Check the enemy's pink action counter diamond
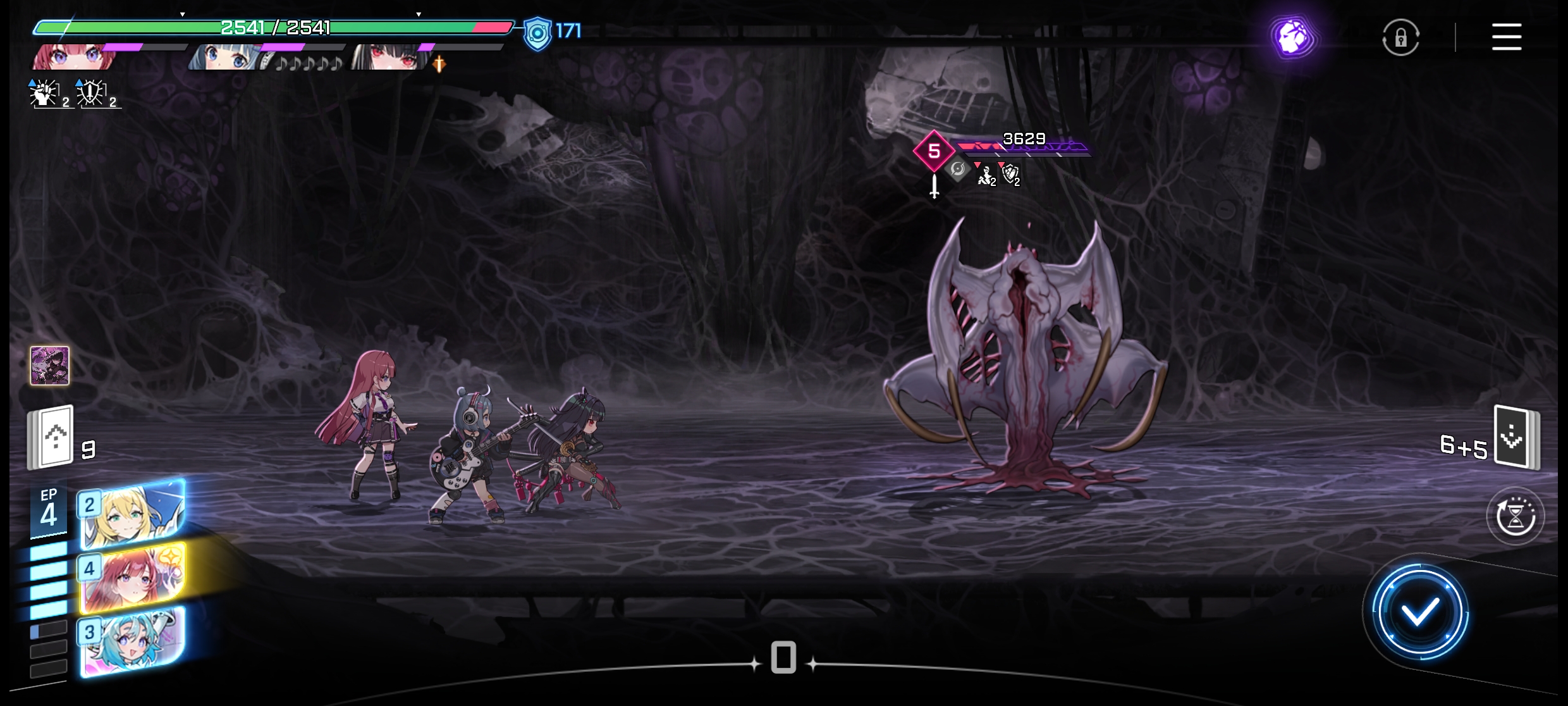The height and width of the screenshot is (706, 1568). tap(934, 151)
